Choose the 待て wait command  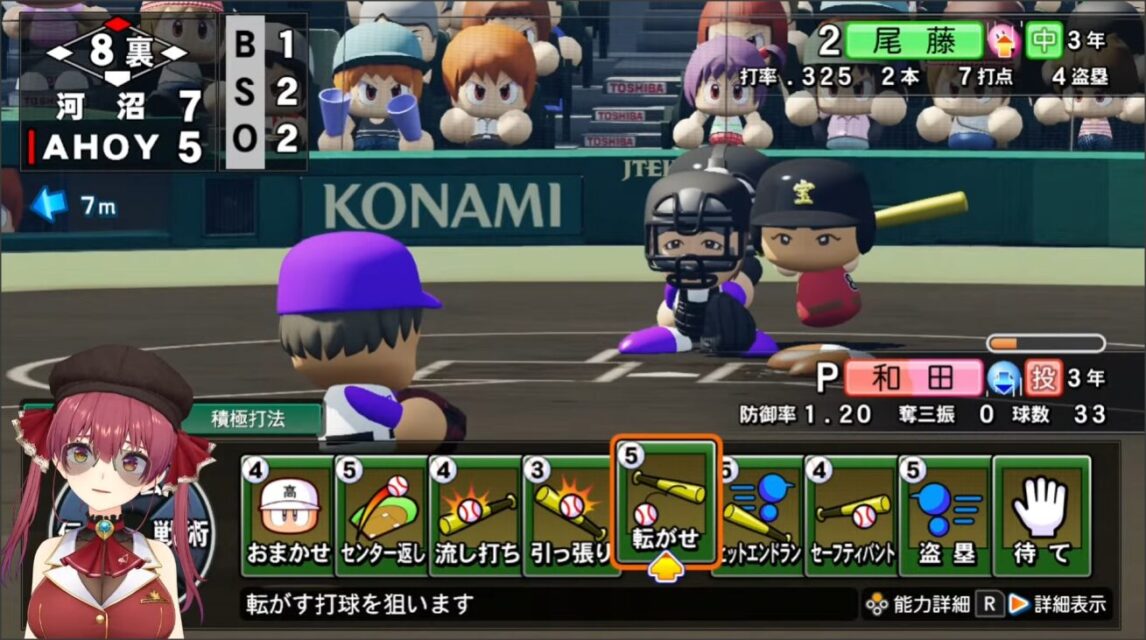coord(1041,515)
